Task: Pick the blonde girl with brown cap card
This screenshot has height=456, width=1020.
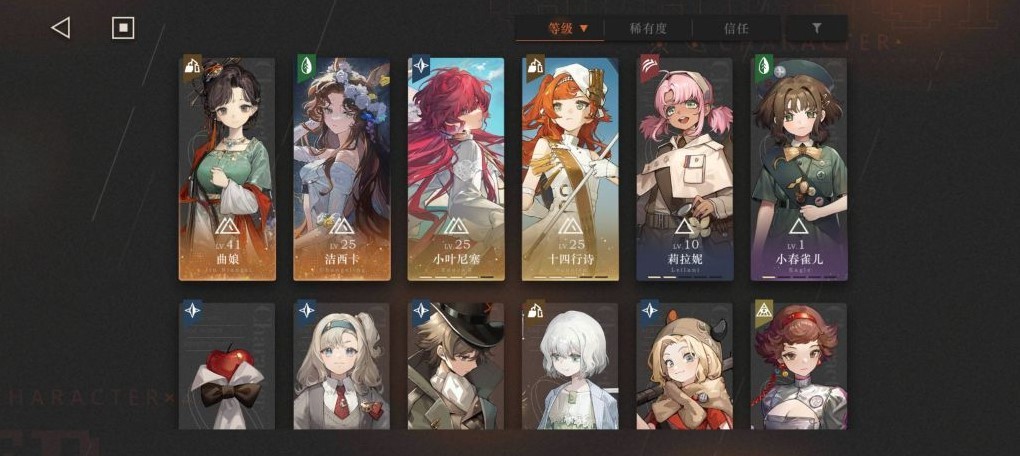Action: pyautogui.click(x=685, y=367)
